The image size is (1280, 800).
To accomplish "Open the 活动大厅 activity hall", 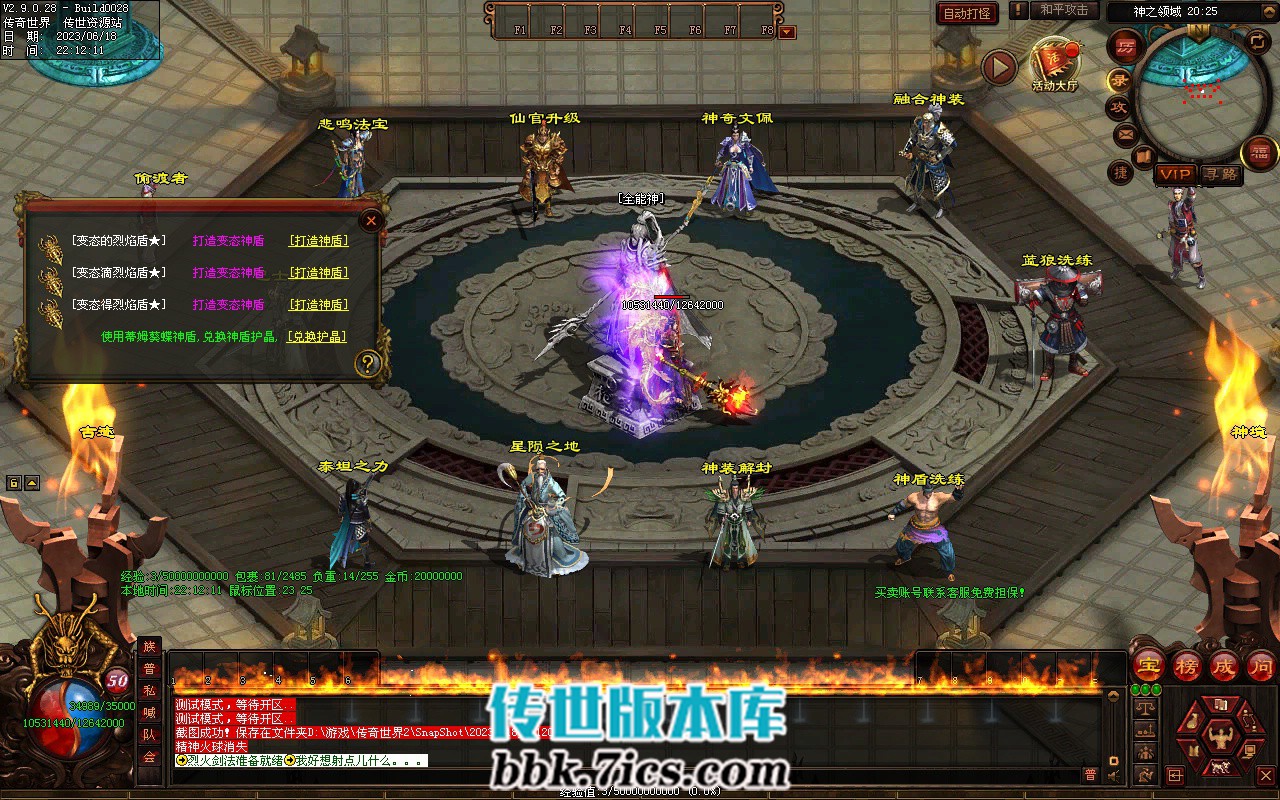I will click(x=1054, y=64).
